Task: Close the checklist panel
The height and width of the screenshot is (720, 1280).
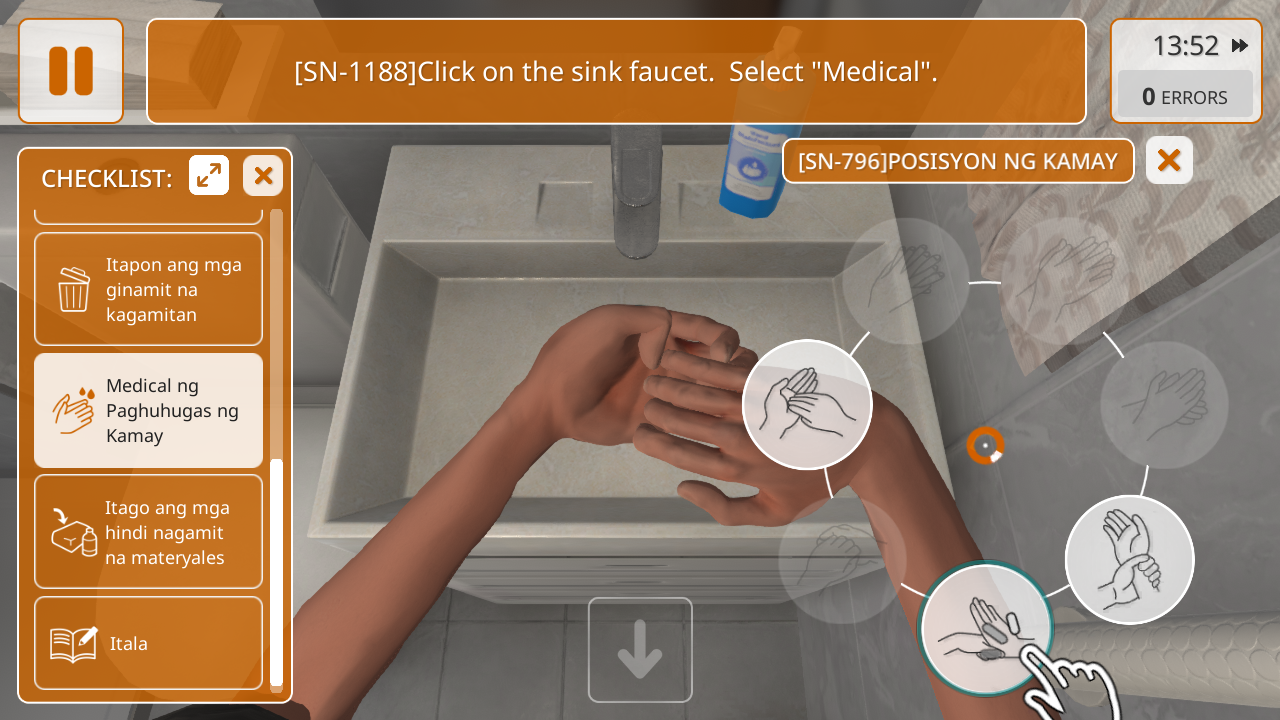Action: [263, 176]
